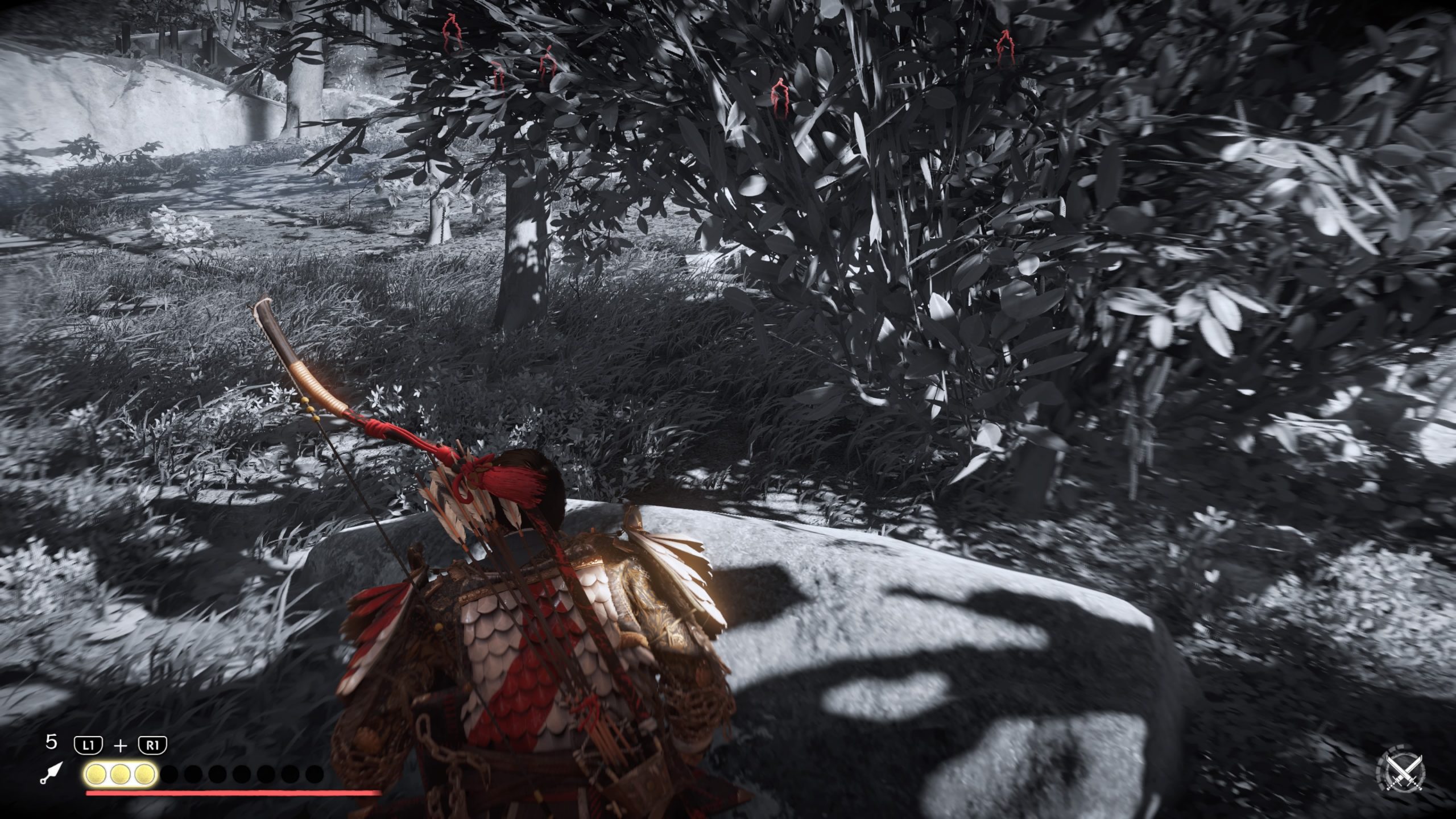Click the L1 button prompt
The width and height of the screenshot is (1456, 819).
pos(89,744)
